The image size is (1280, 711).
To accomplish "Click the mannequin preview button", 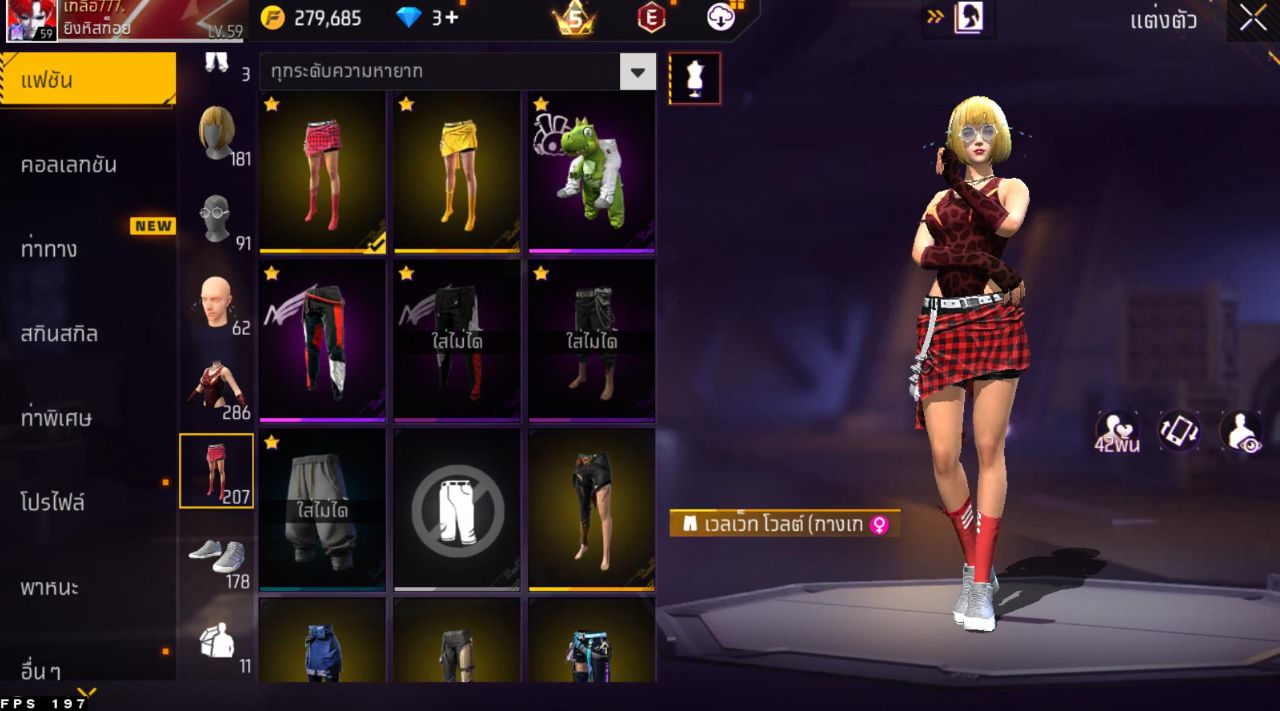I will (x=695, y=78).
